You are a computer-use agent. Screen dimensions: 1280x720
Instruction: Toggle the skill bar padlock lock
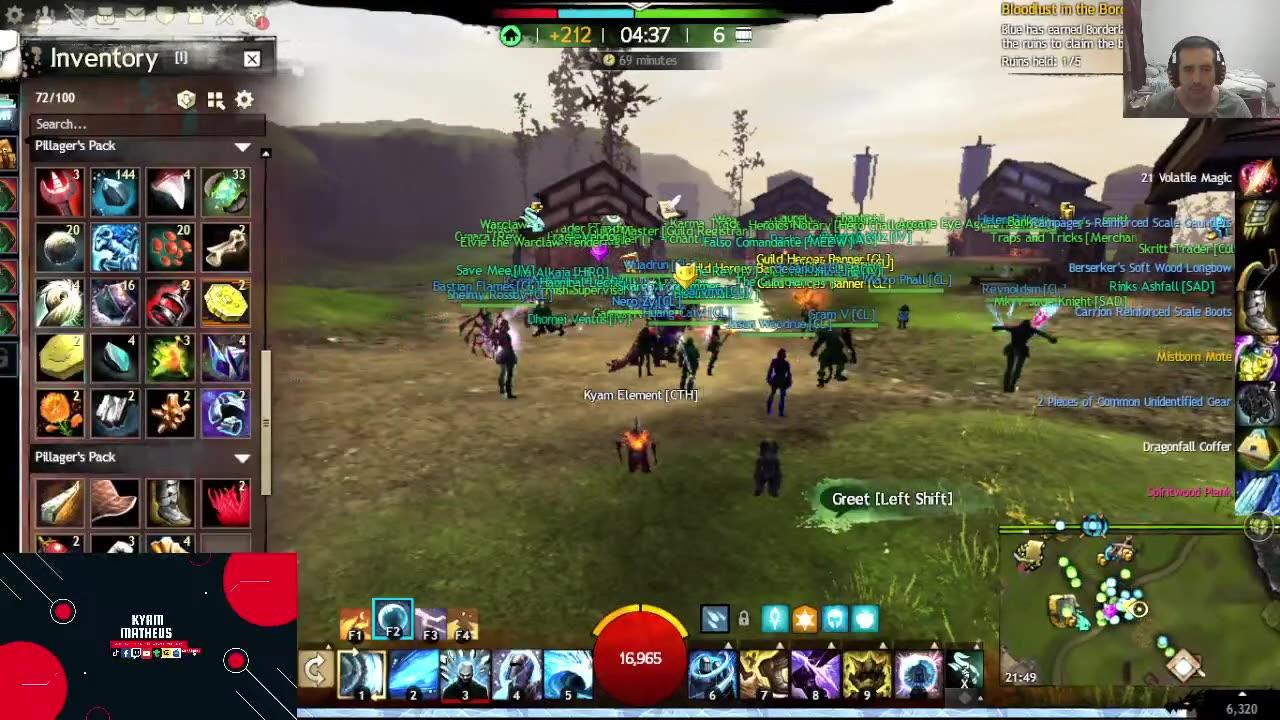[743, 619]
